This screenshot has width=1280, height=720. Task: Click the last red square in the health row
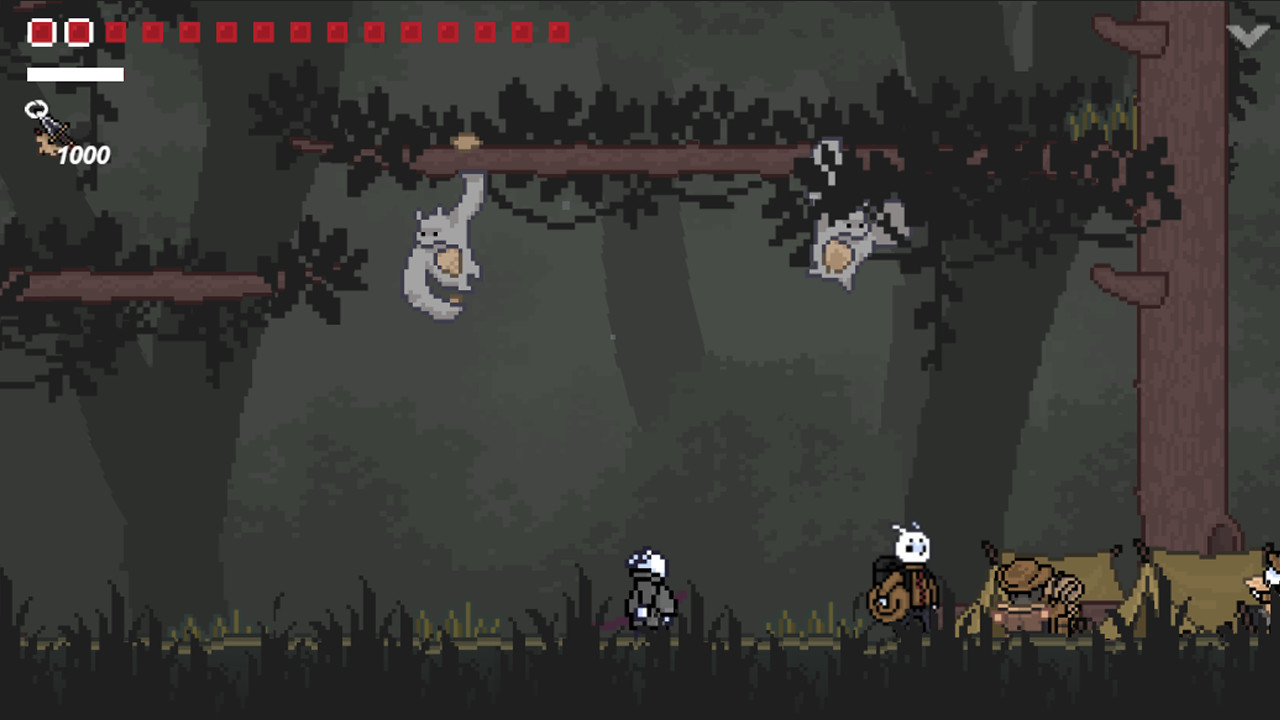click(x=561, y=32)
